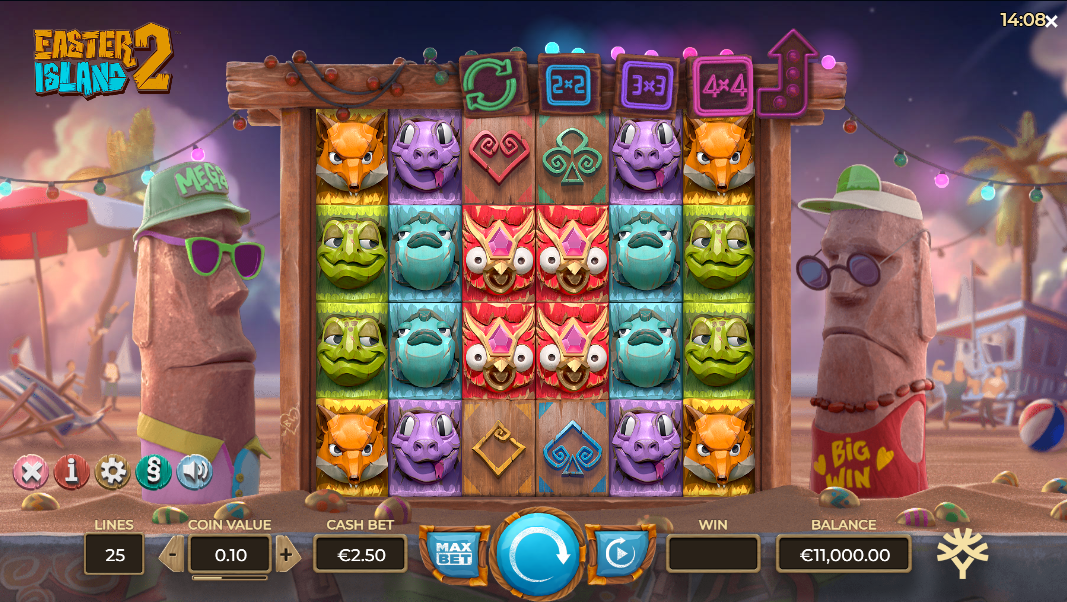
Task: Open the red info paytable icon
Action: click(x=71, y=471)
